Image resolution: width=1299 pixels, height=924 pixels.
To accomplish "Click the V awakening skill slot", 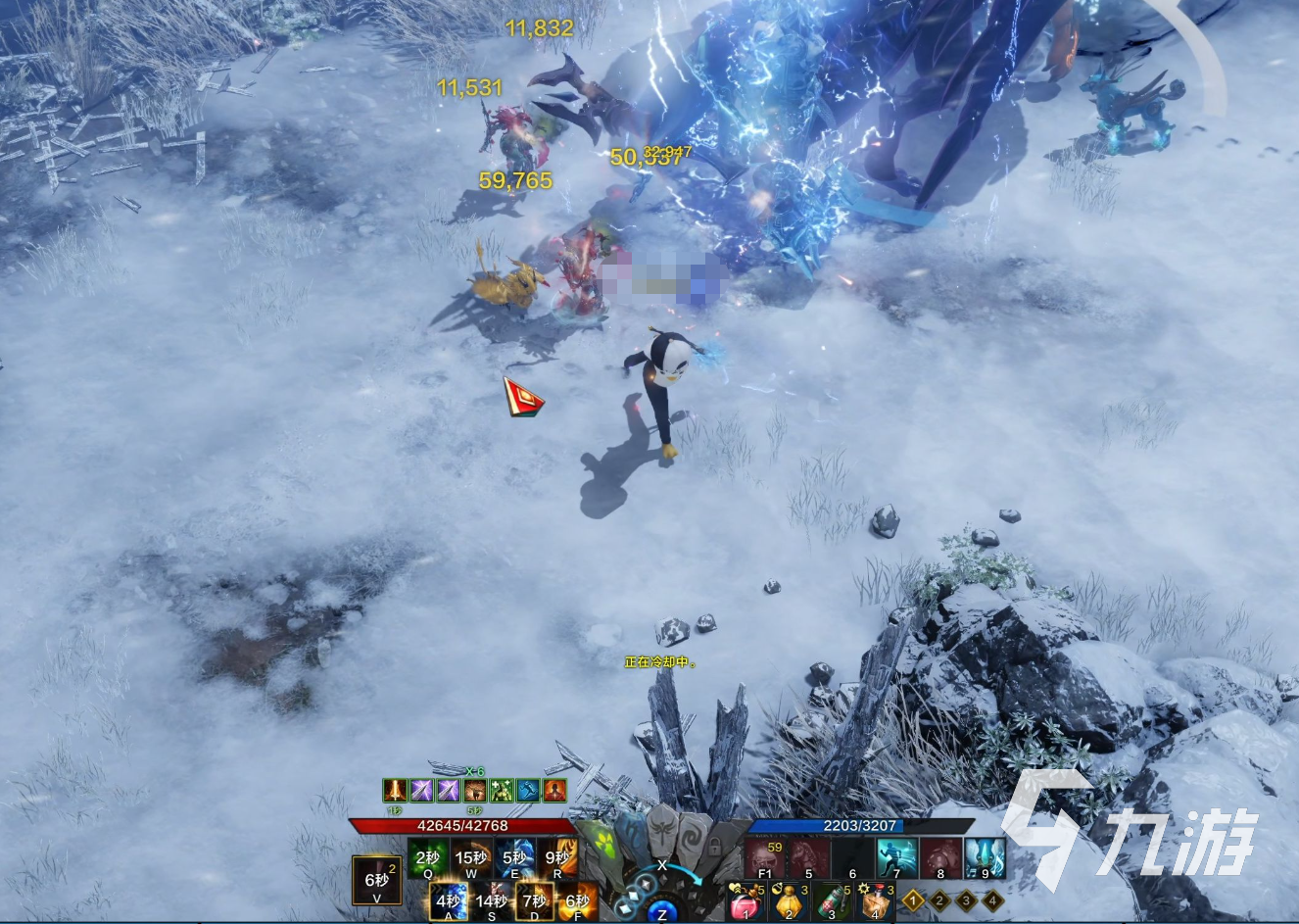I will 376,881.
